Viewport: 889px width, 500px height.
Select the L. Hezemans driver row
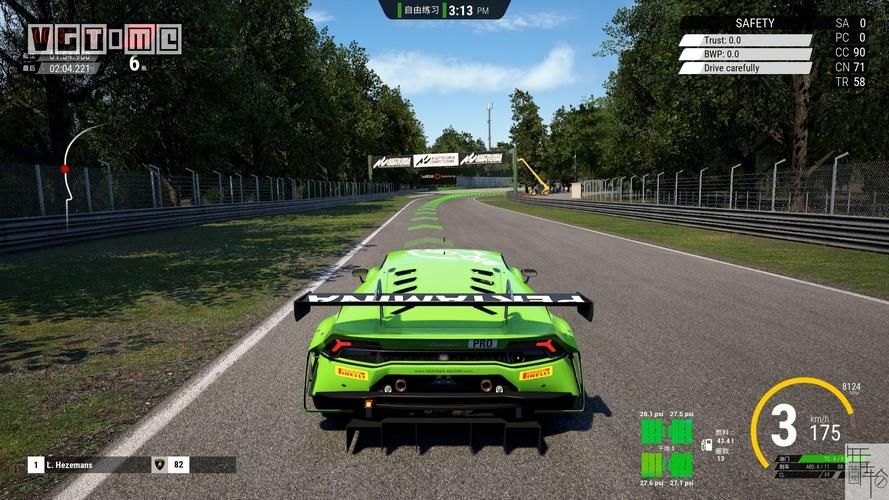tap(110, 465)
